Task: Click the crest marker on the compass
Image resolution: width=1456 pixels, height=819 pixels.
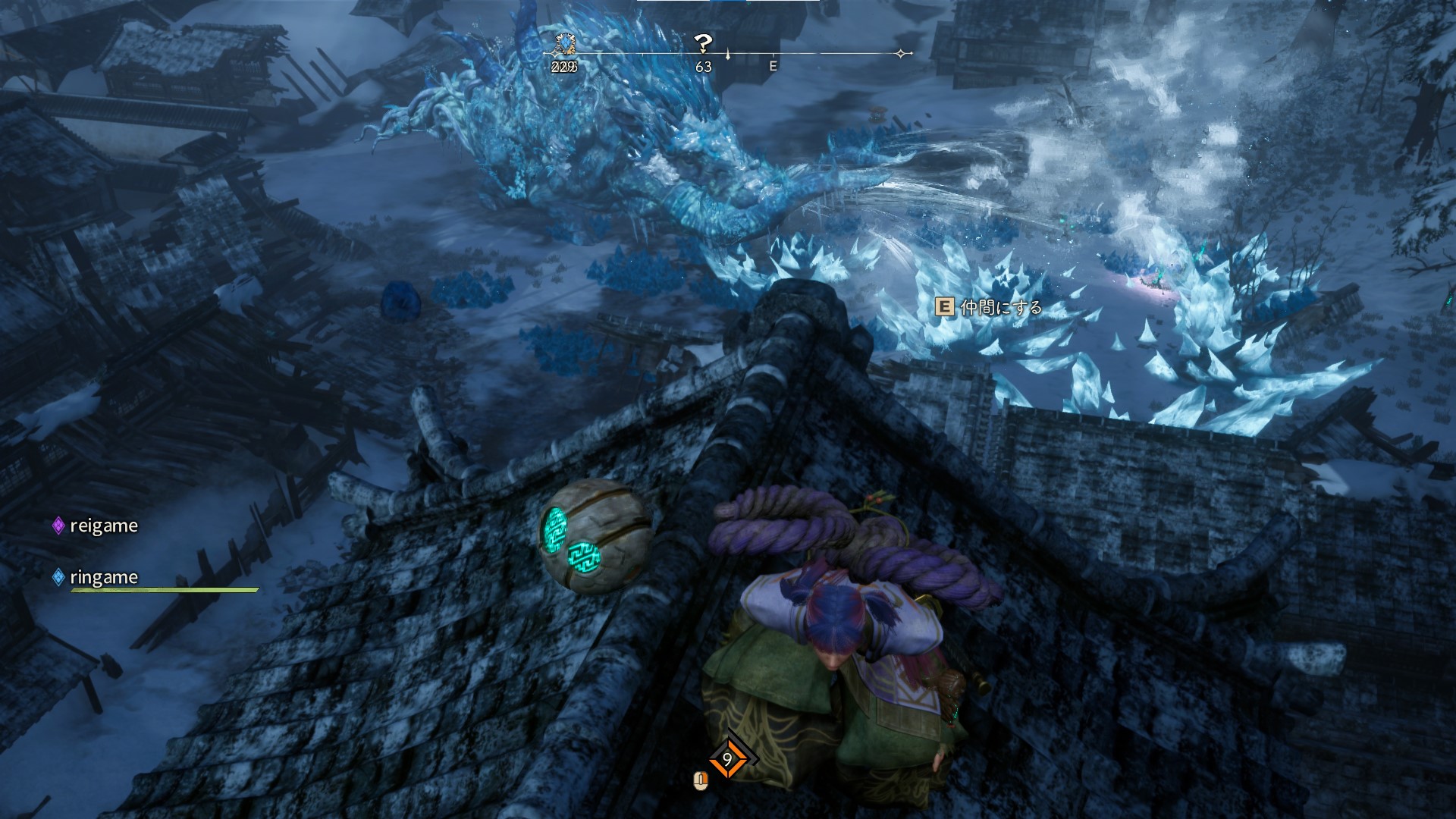Action: click(564, 43)
